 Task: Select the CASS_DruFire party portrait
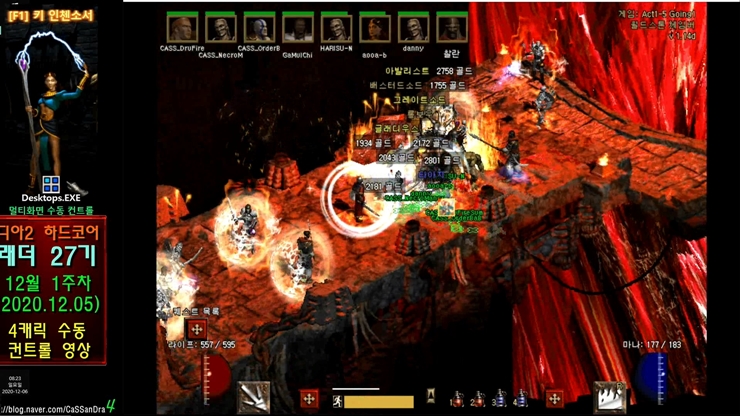click(x=181, y=29)
